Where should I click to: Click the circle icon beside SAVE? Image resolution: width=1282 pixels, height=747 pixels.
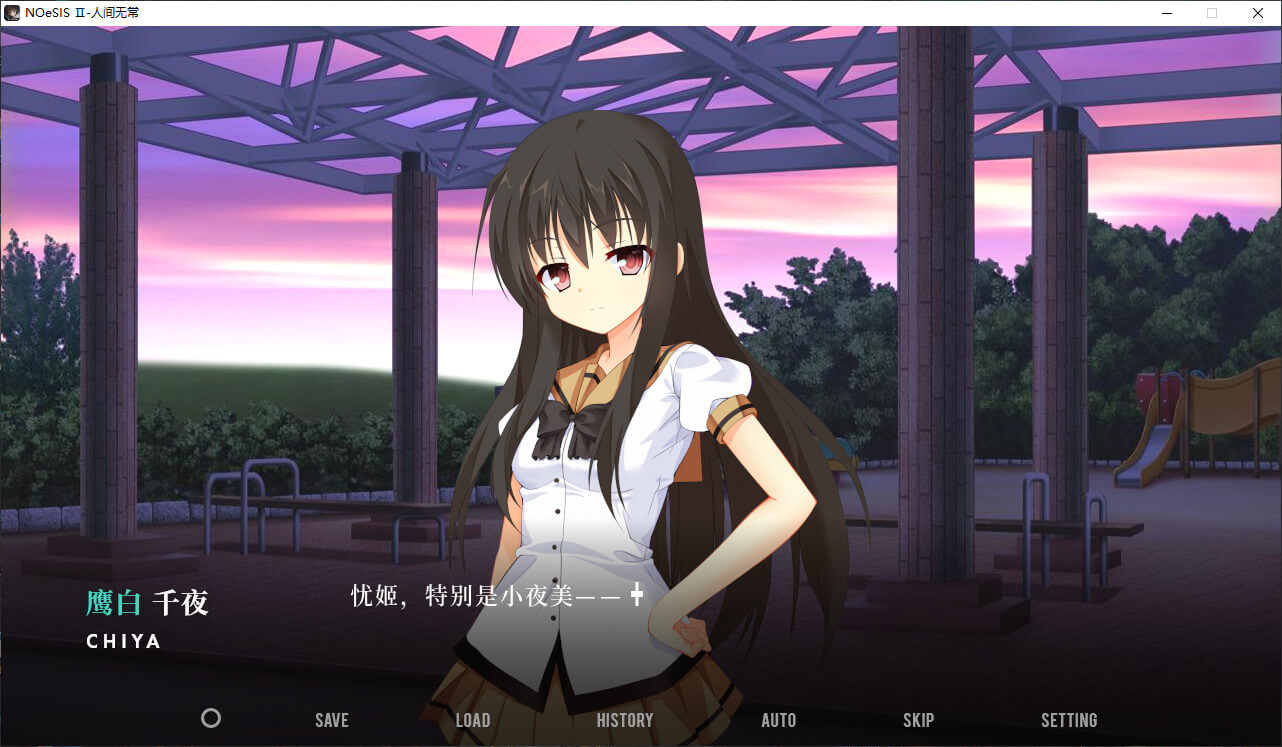211,718
